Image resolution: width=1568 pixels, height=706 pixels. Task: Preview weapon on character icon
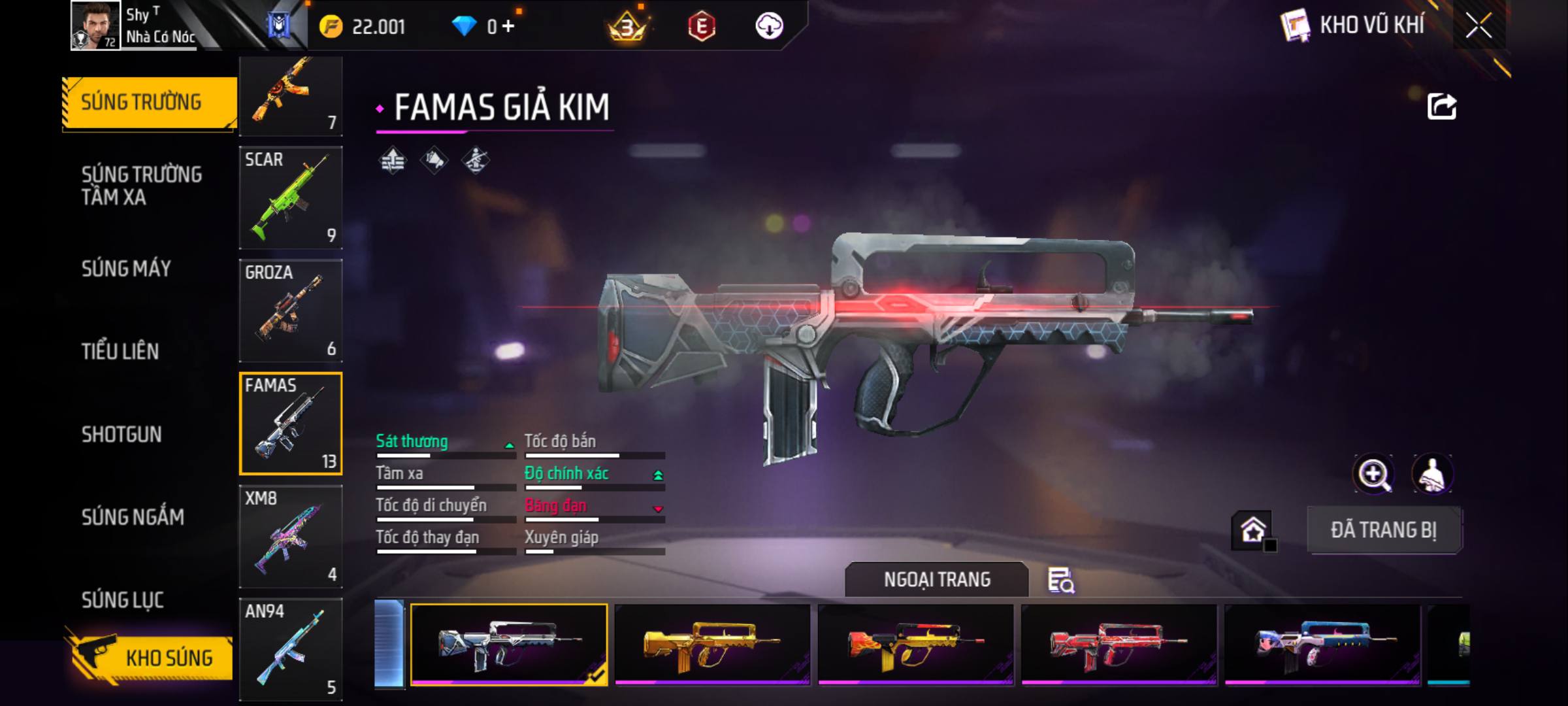(x=1432, y=474)
